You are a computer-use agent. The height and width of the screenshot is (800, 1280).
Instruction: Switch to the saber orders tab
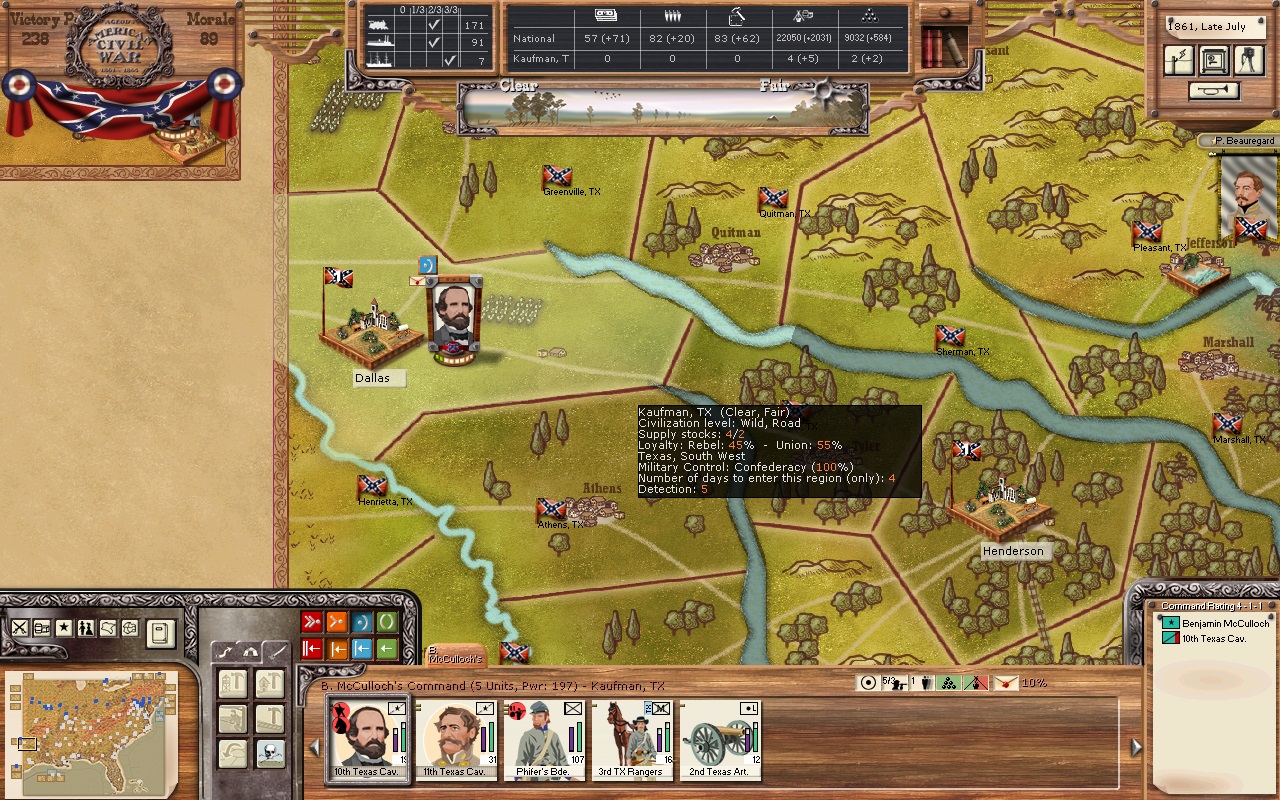(x=276, y=651)
